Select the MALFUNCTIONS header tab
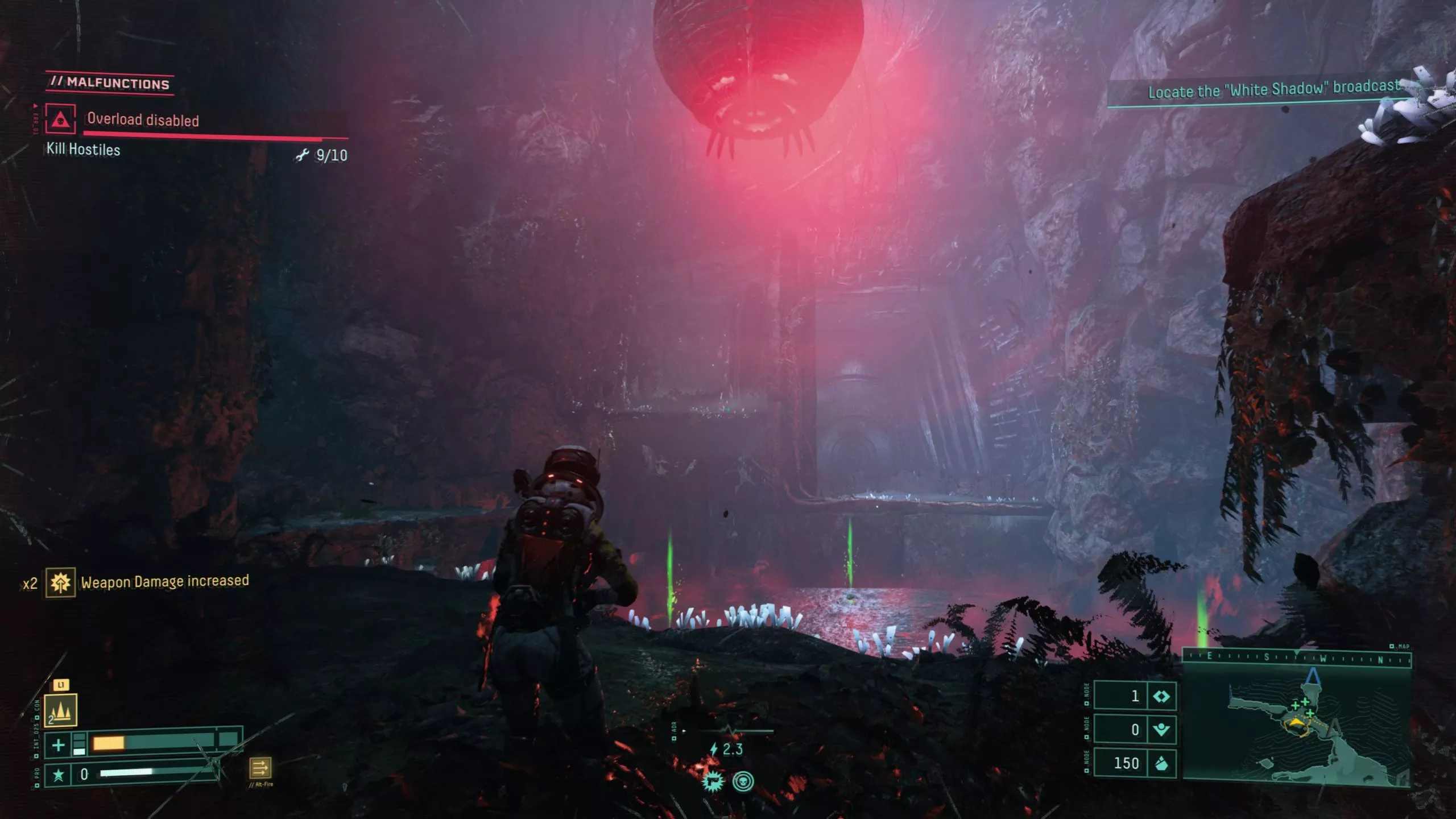The height and width of the screenshot is (819, 1456). coord(110,83)
